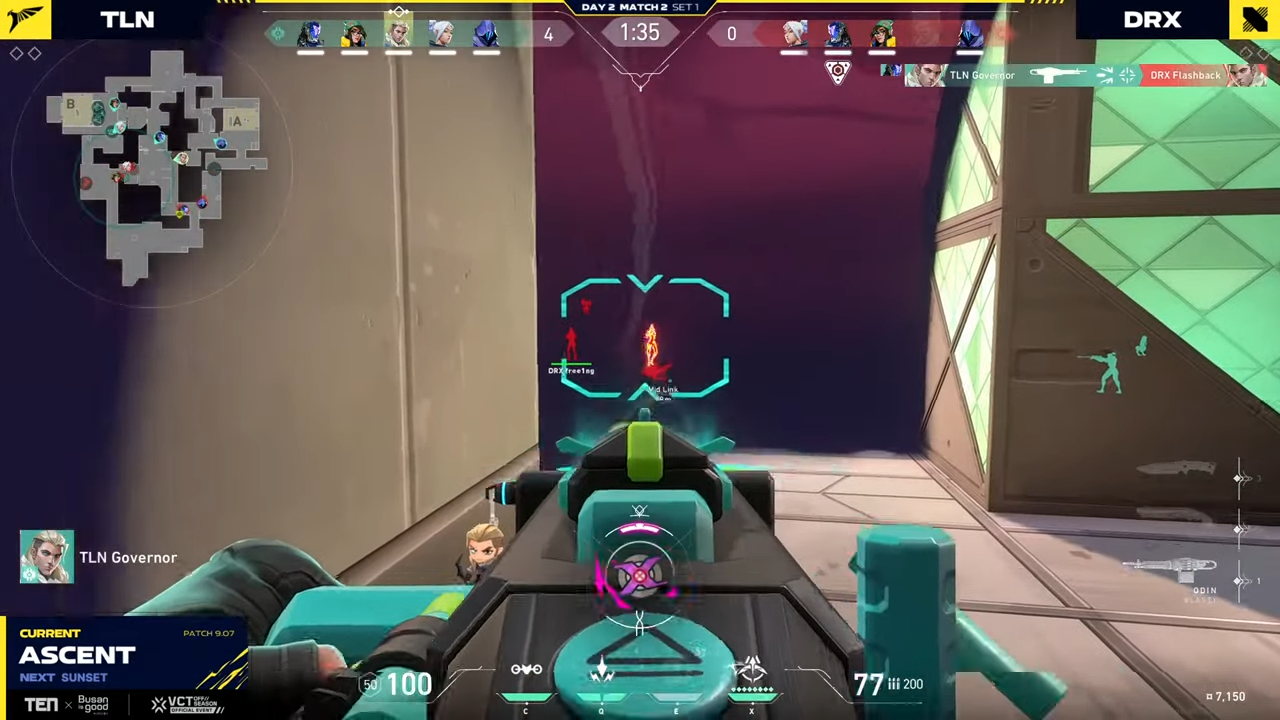
Task: Click the Governor–Flashback kill feed entry
Action: pyautogui.click(x=1075, y=75)
